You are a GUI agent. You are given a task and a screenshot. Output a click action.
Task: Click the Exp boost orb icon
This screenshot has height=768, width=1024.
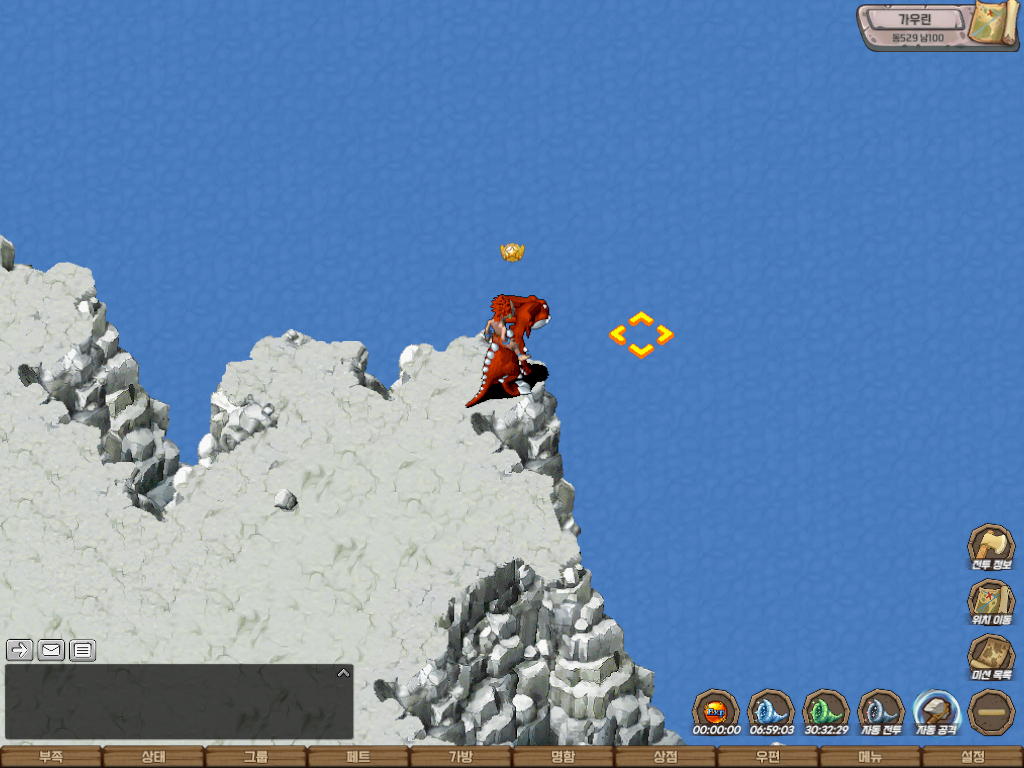[x=716, y=711]
